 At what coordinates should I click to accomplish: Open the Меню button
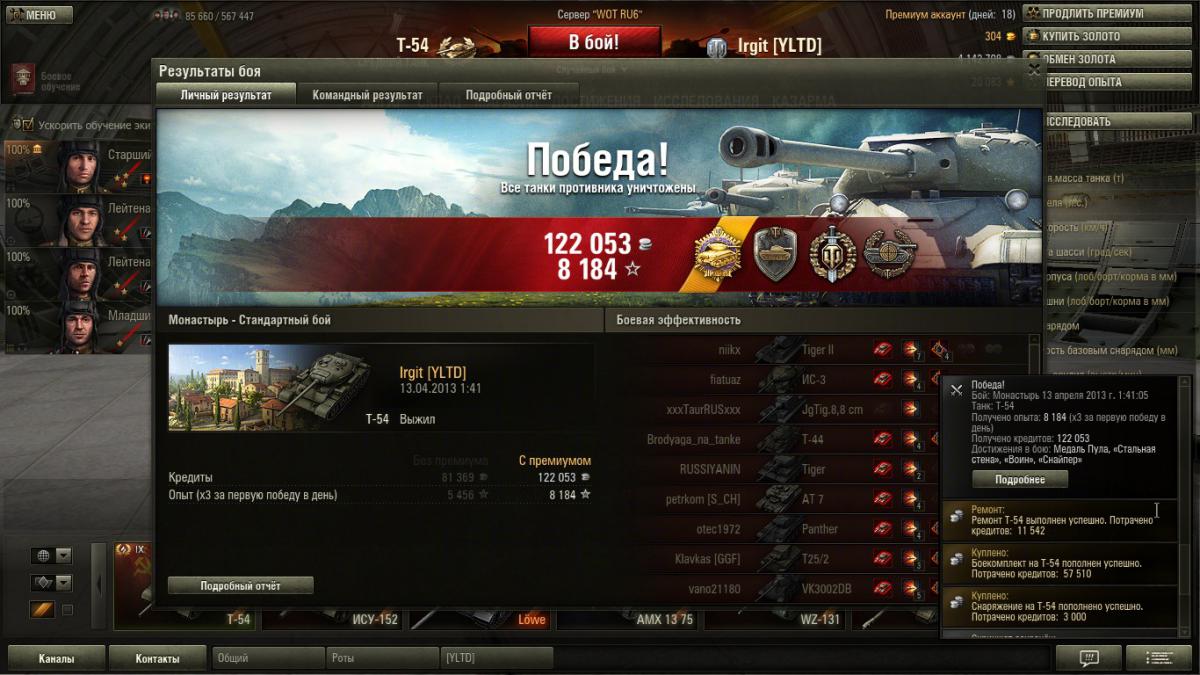click(x=40, y=15)
